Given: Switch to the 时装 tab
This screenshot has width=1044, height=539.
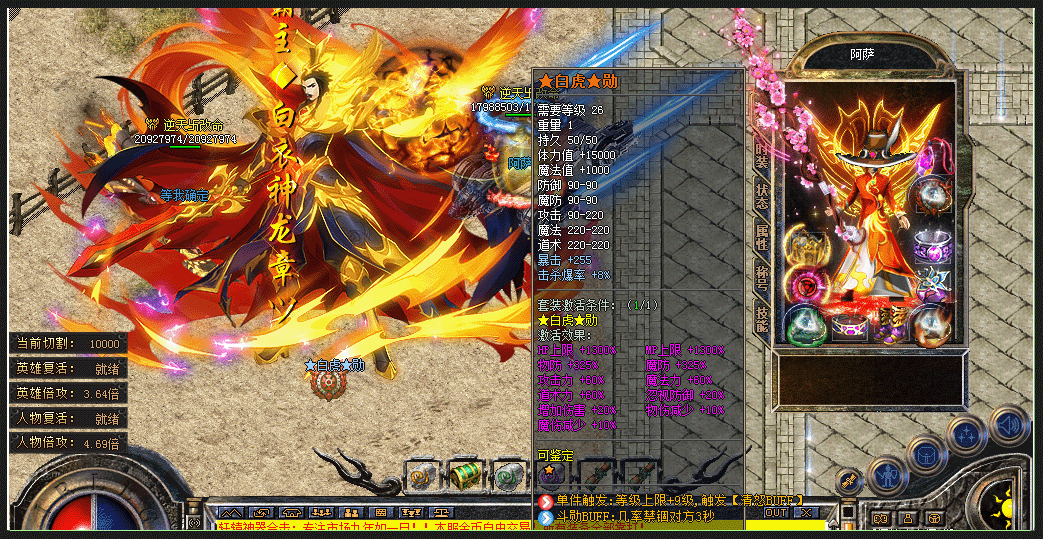Looking at the screenshot, I should pyautogui.click(x=762, y=154).
